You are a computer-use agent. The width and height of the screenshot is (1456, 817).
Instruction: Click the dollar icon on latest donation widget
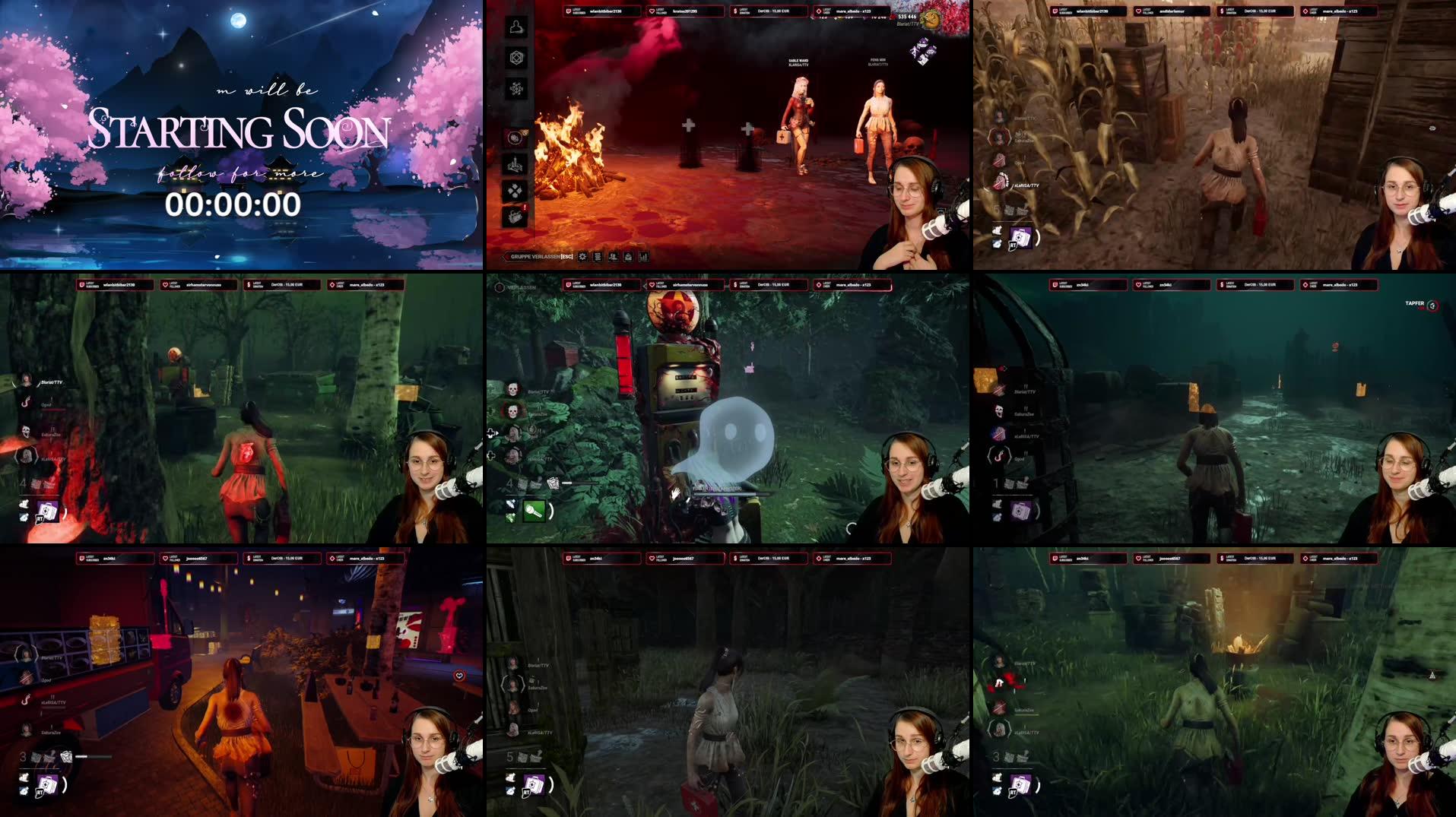[734, 9]
